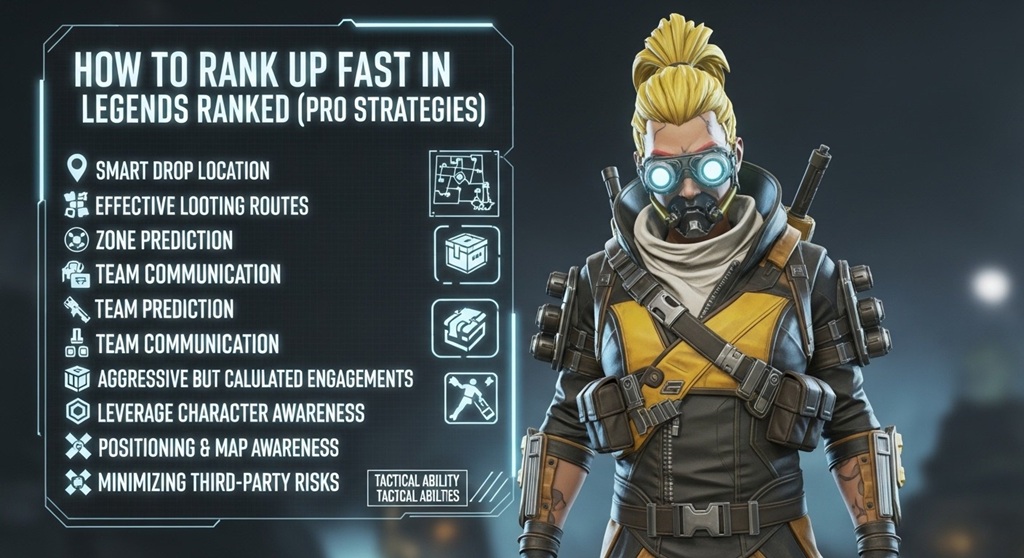Choose the Leverage Character Awareness entry
This screenshot has width=1024, height=558.
pyautogui.click(x=230, y=412)
